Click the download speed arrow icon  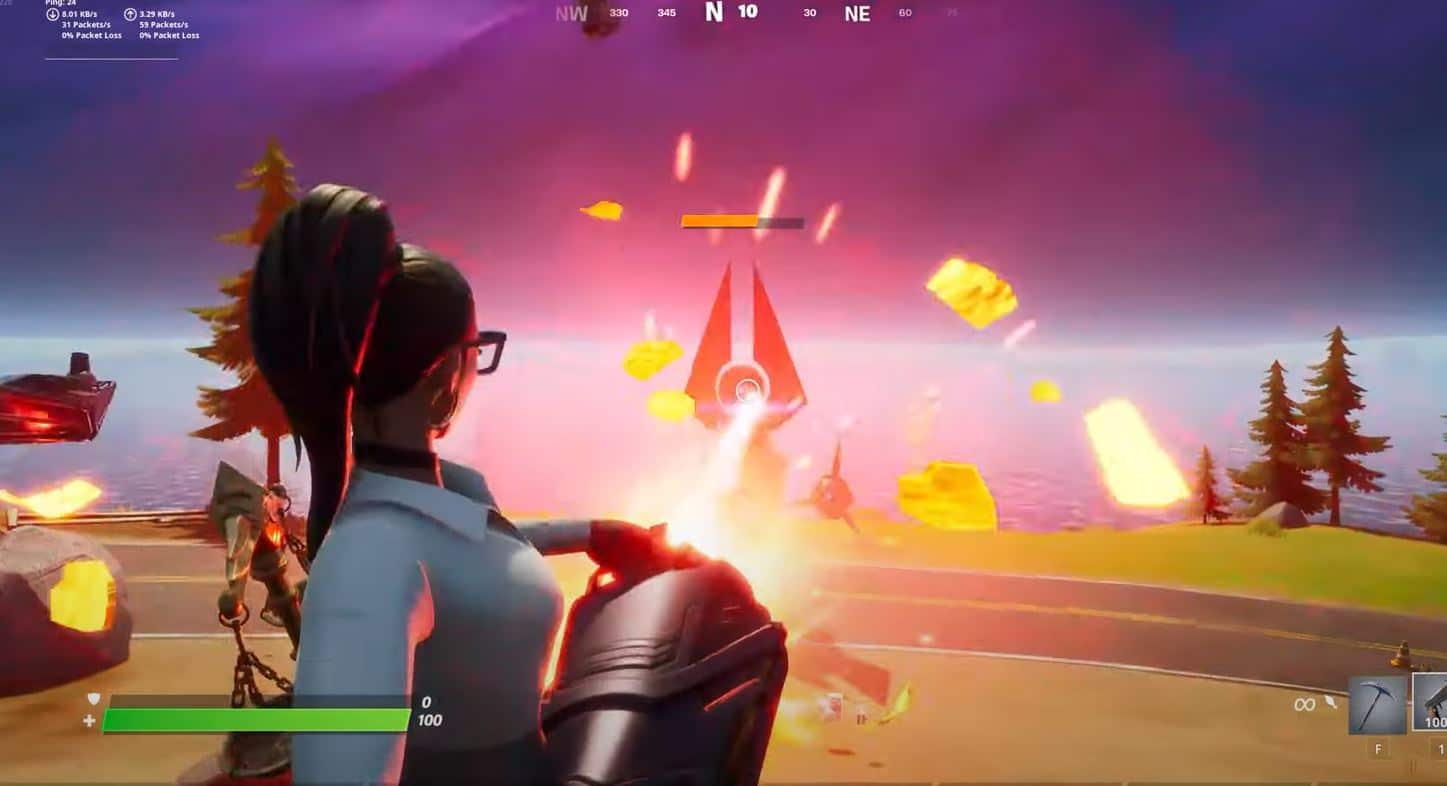[x=52, y=15]
